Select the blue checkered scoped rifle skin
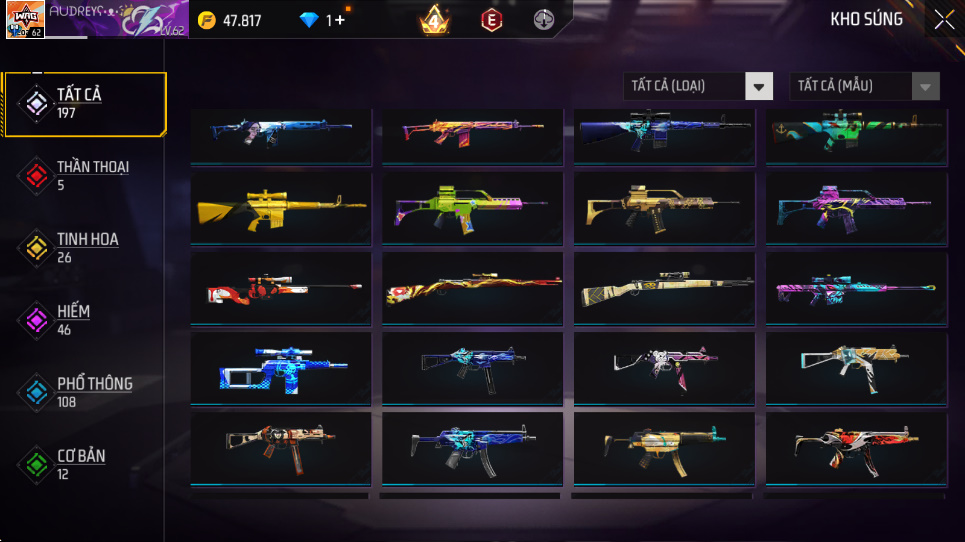965x542 pixels. click(x=279, y=366)
